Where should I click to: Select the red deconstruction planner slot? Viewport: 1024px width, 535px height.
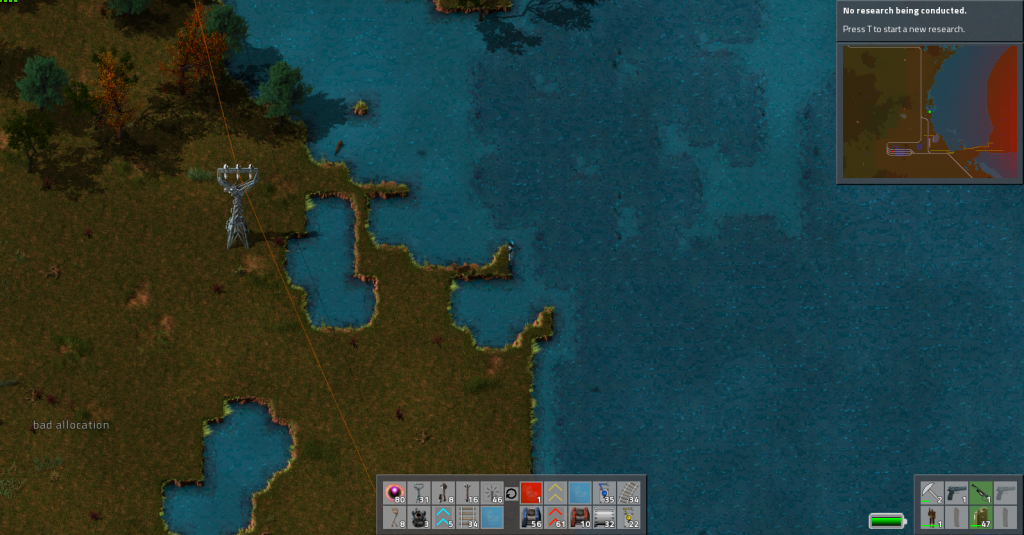coord(531,493)
